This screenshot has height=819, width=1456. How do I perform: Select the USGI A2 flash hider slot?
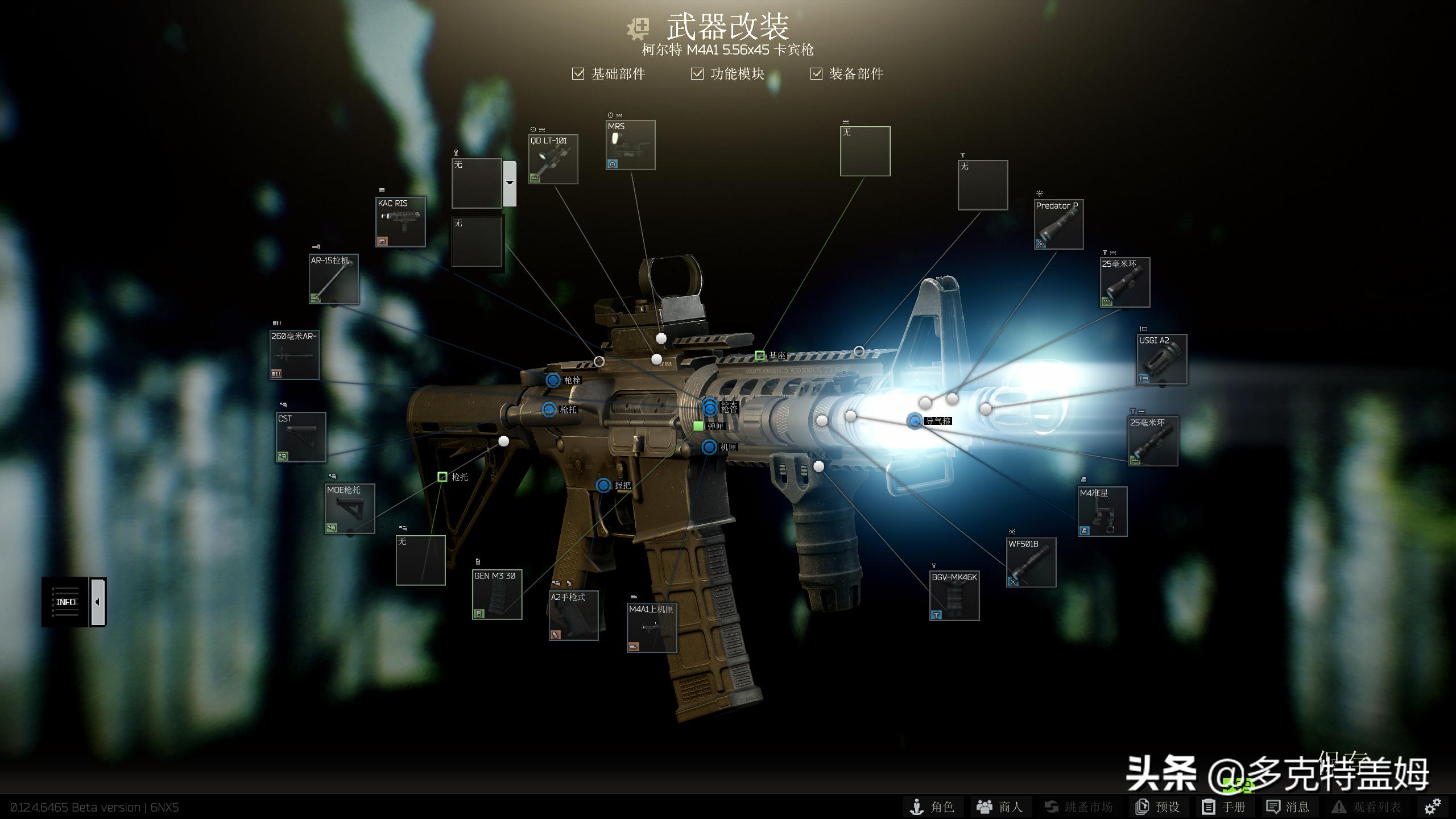tap(1162, 359)
